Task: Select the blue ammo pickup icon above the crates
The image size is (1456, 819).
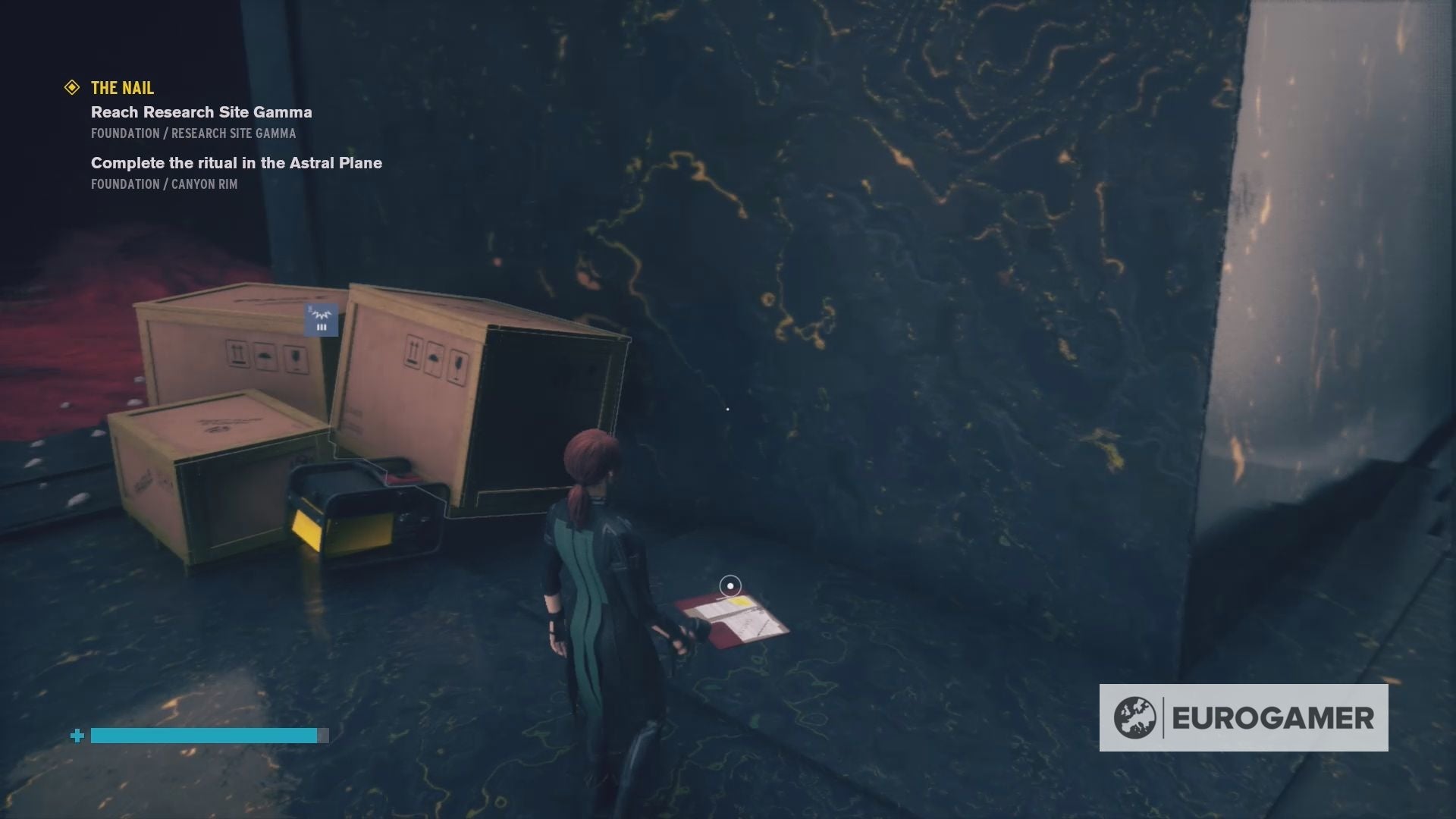Action: (320, 318)
